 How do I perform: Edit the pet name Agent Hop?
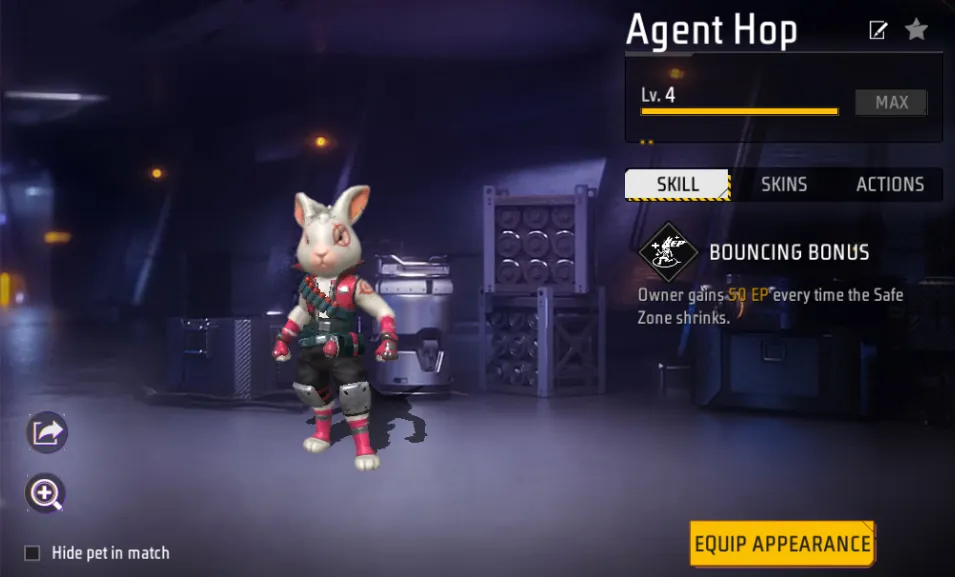click(878, 30)
